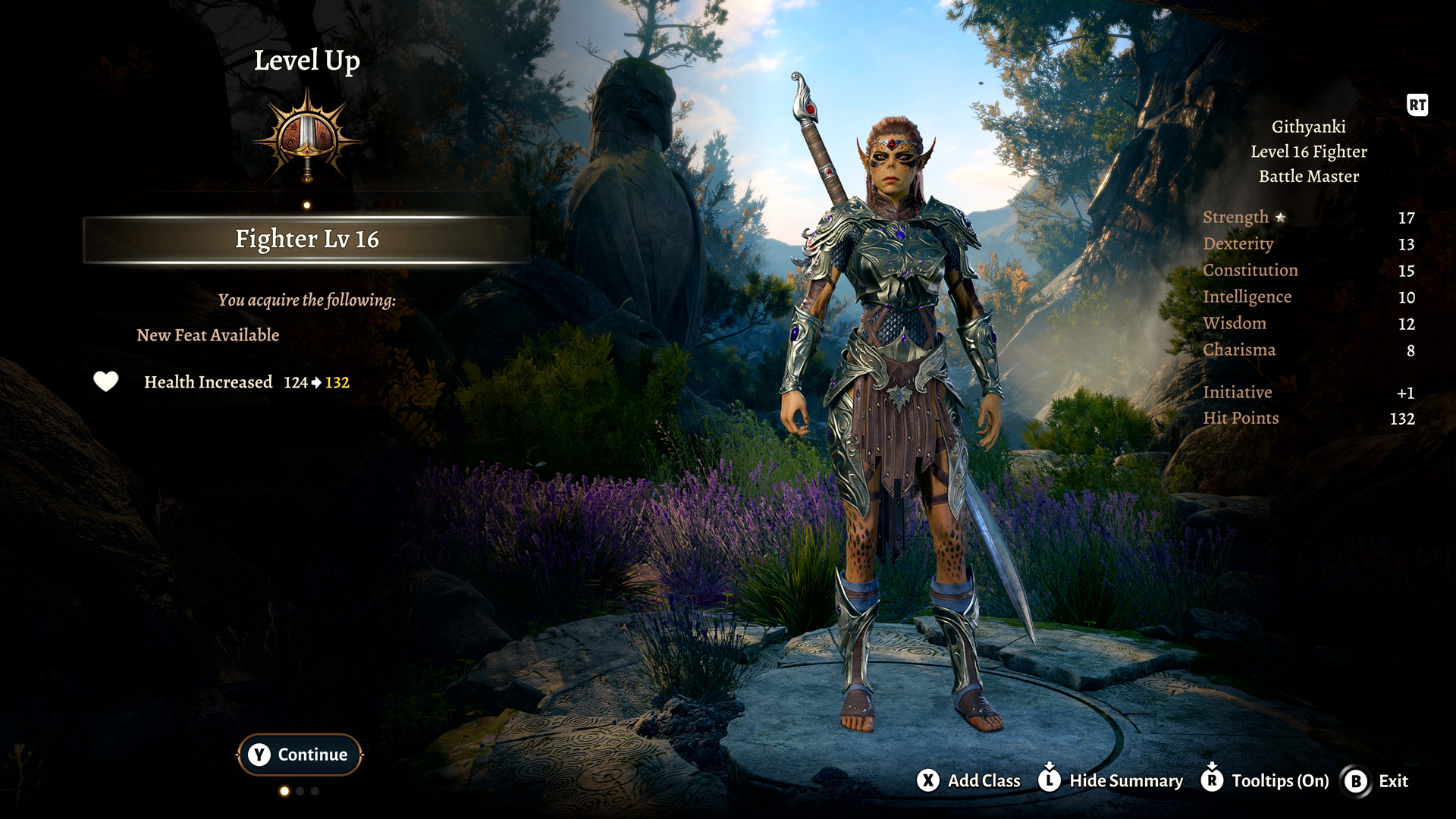Add Class to multiclass this character

968,780
